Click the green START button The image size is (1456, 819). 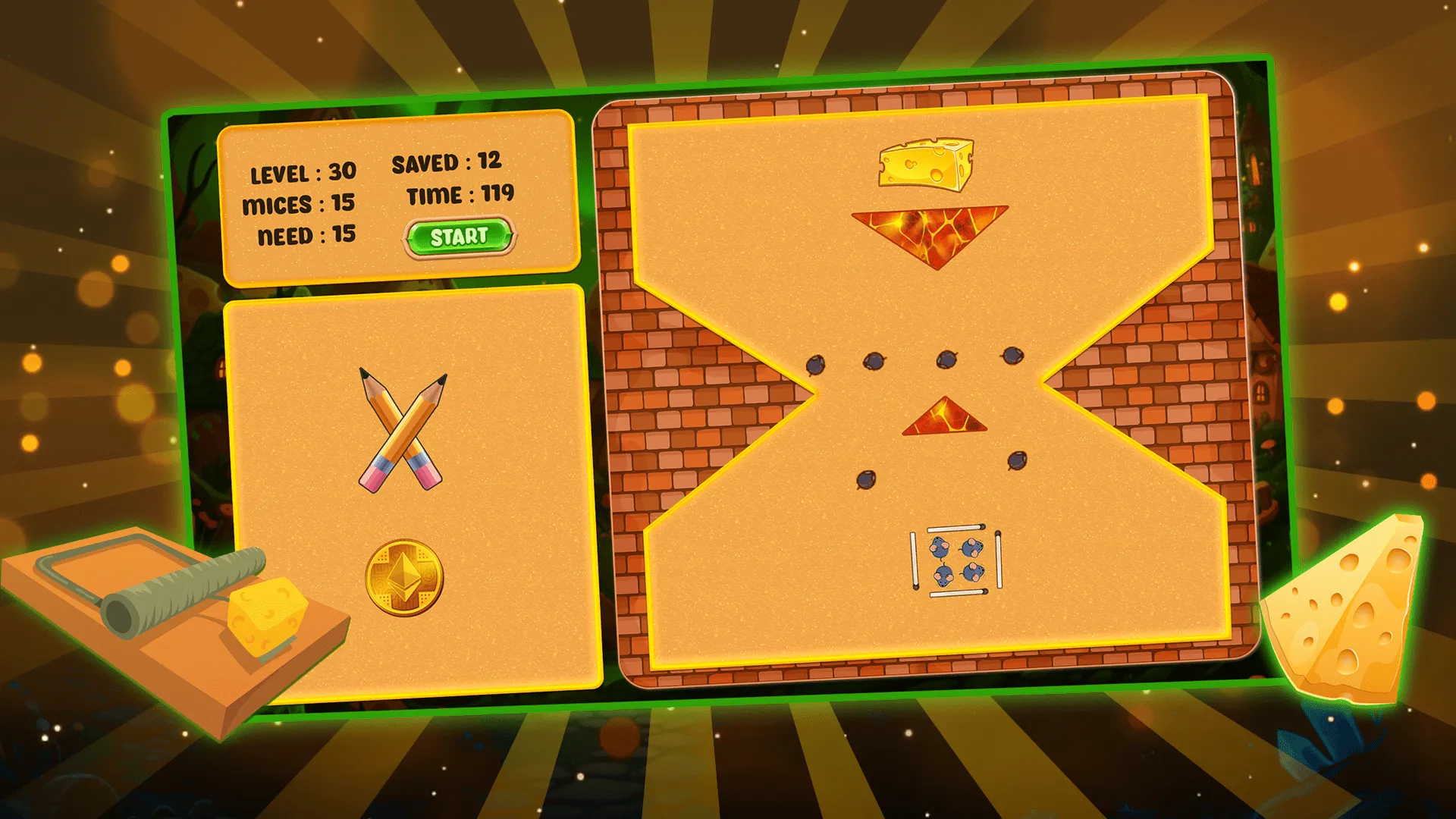[x=459, y=237]
